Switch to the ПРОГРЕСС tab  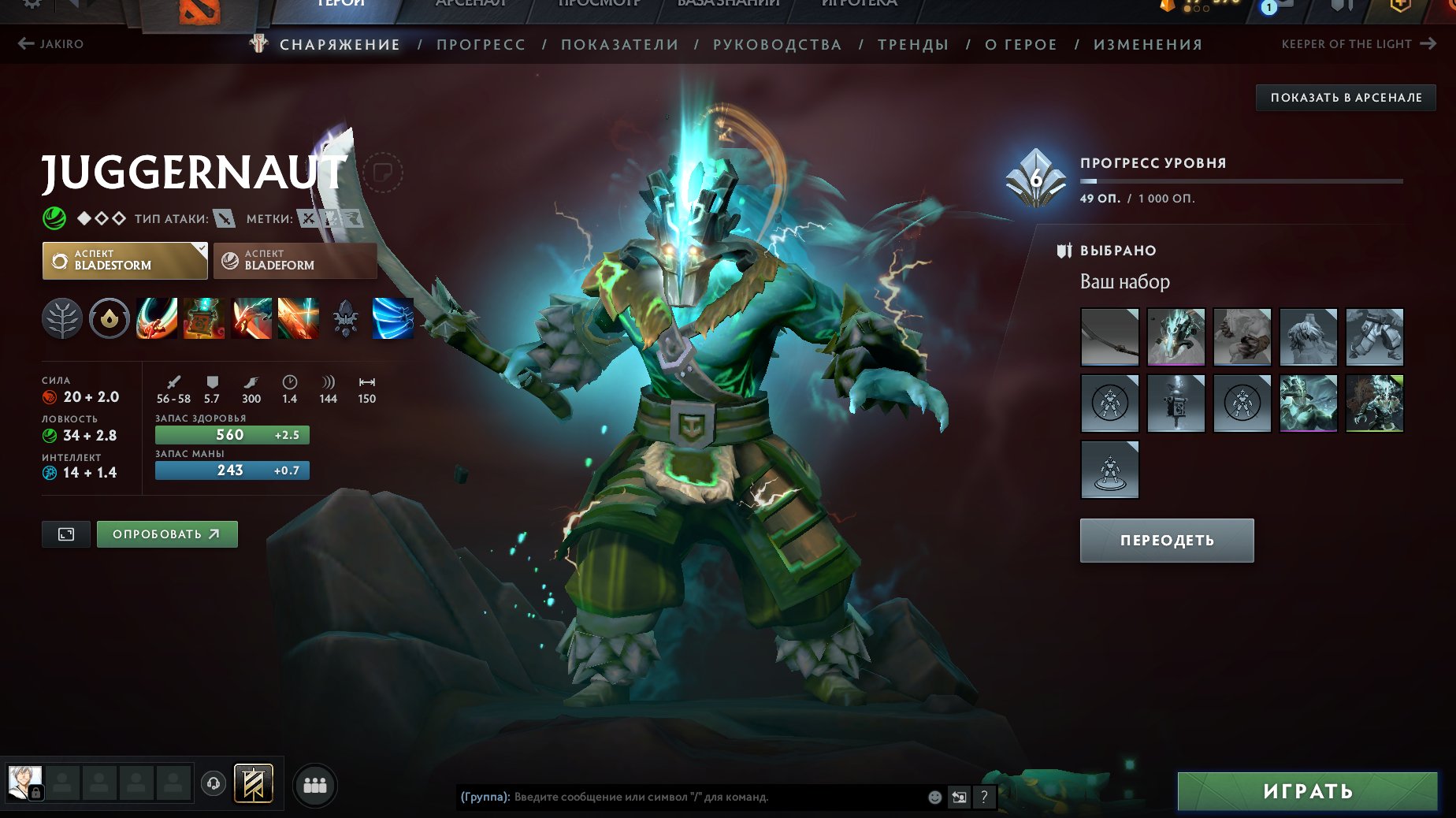point(481,45)
